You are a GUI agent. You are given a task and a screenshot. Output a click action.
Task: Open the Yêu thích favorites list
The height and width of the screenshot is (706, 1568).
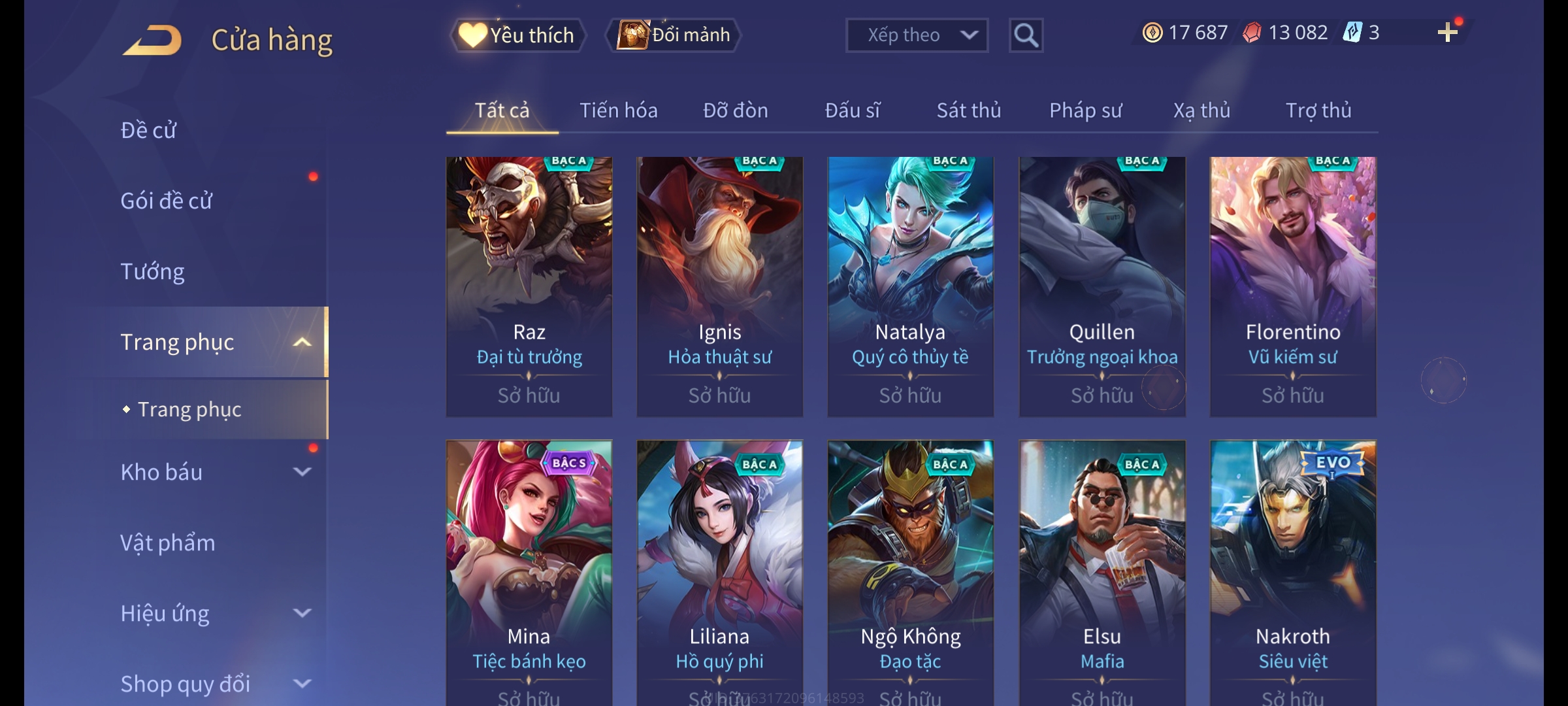click(x=517, y=35)
